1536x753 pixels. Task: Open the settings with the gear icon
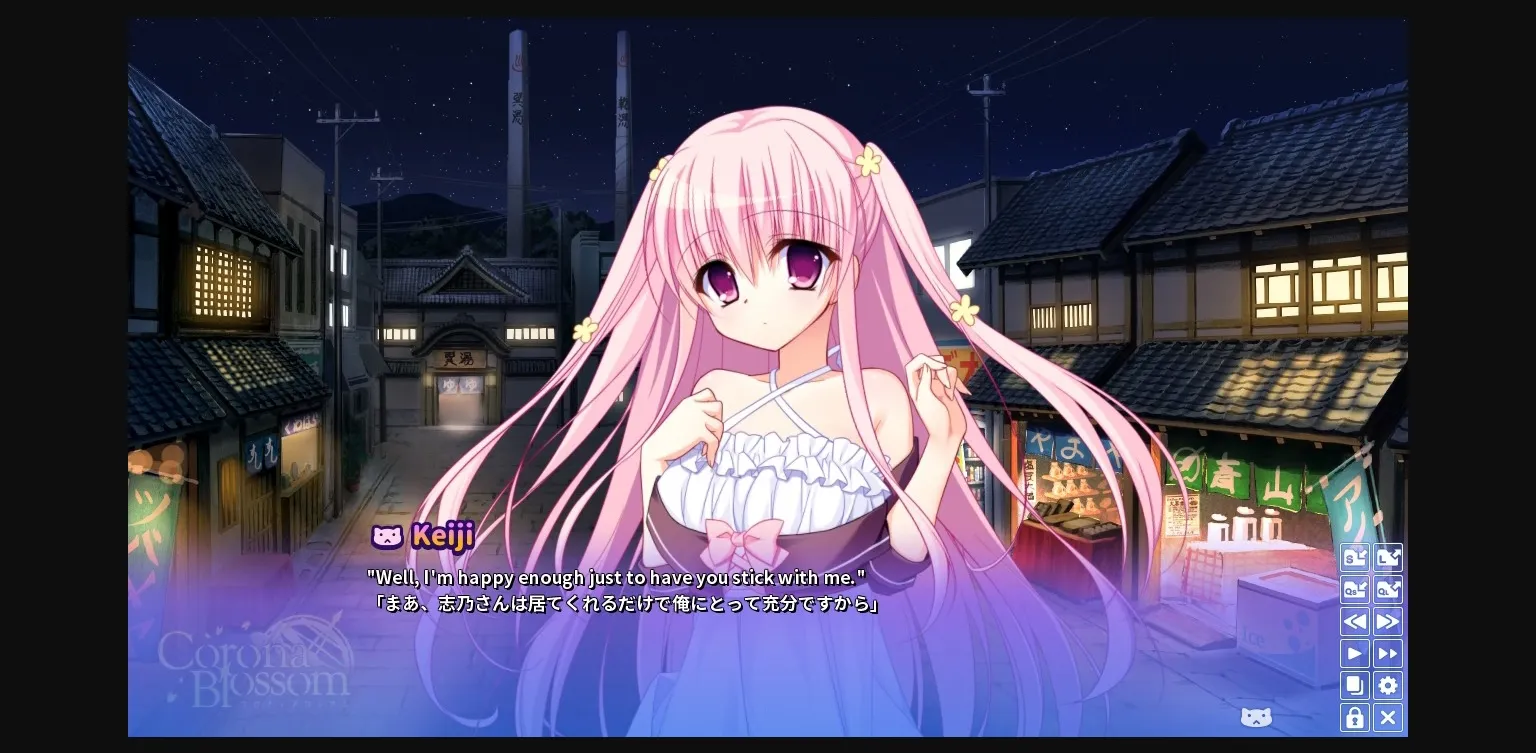coord(1388,685)
